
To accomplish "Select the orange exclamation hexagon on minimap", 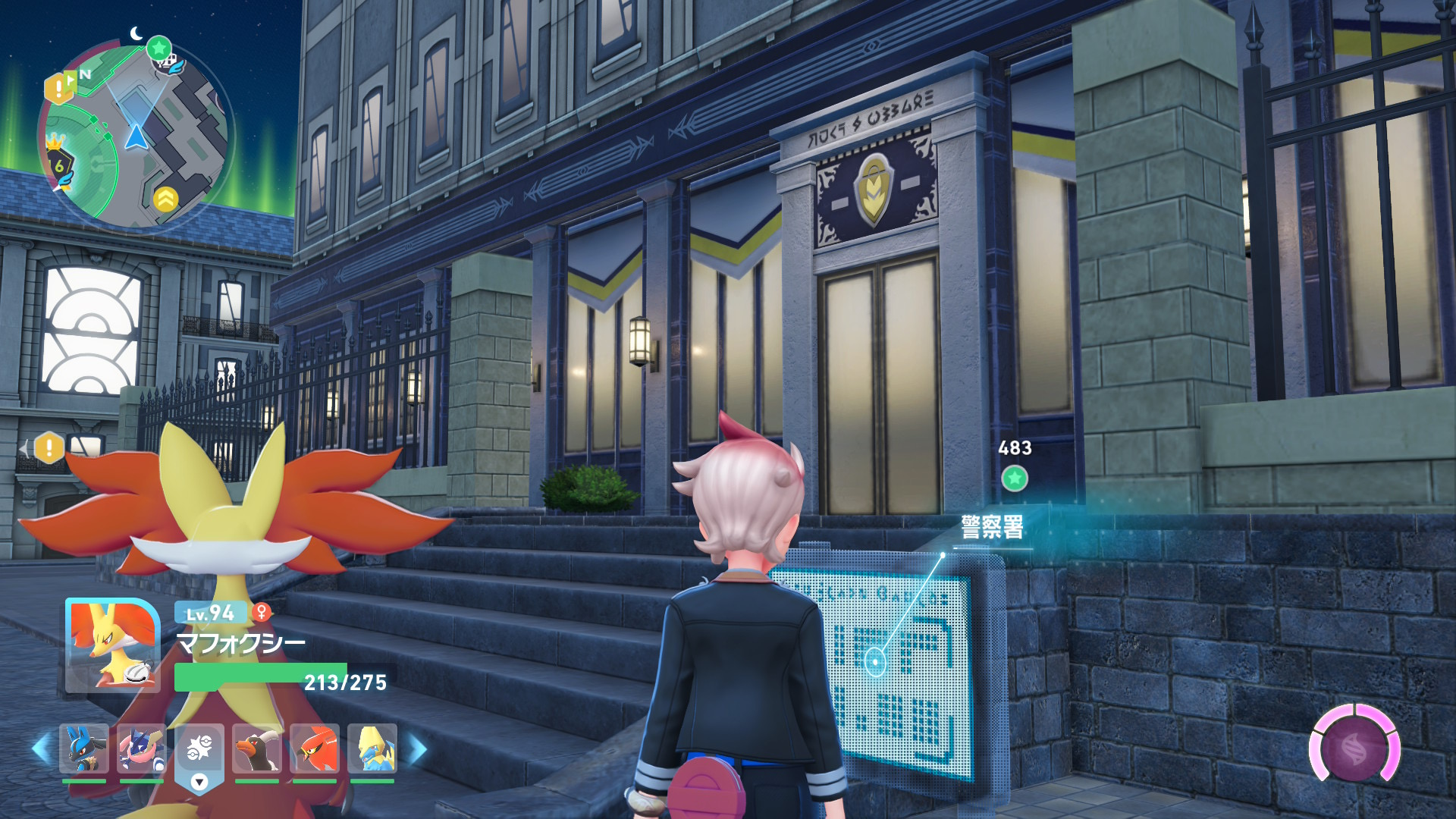I will point(58,89).
